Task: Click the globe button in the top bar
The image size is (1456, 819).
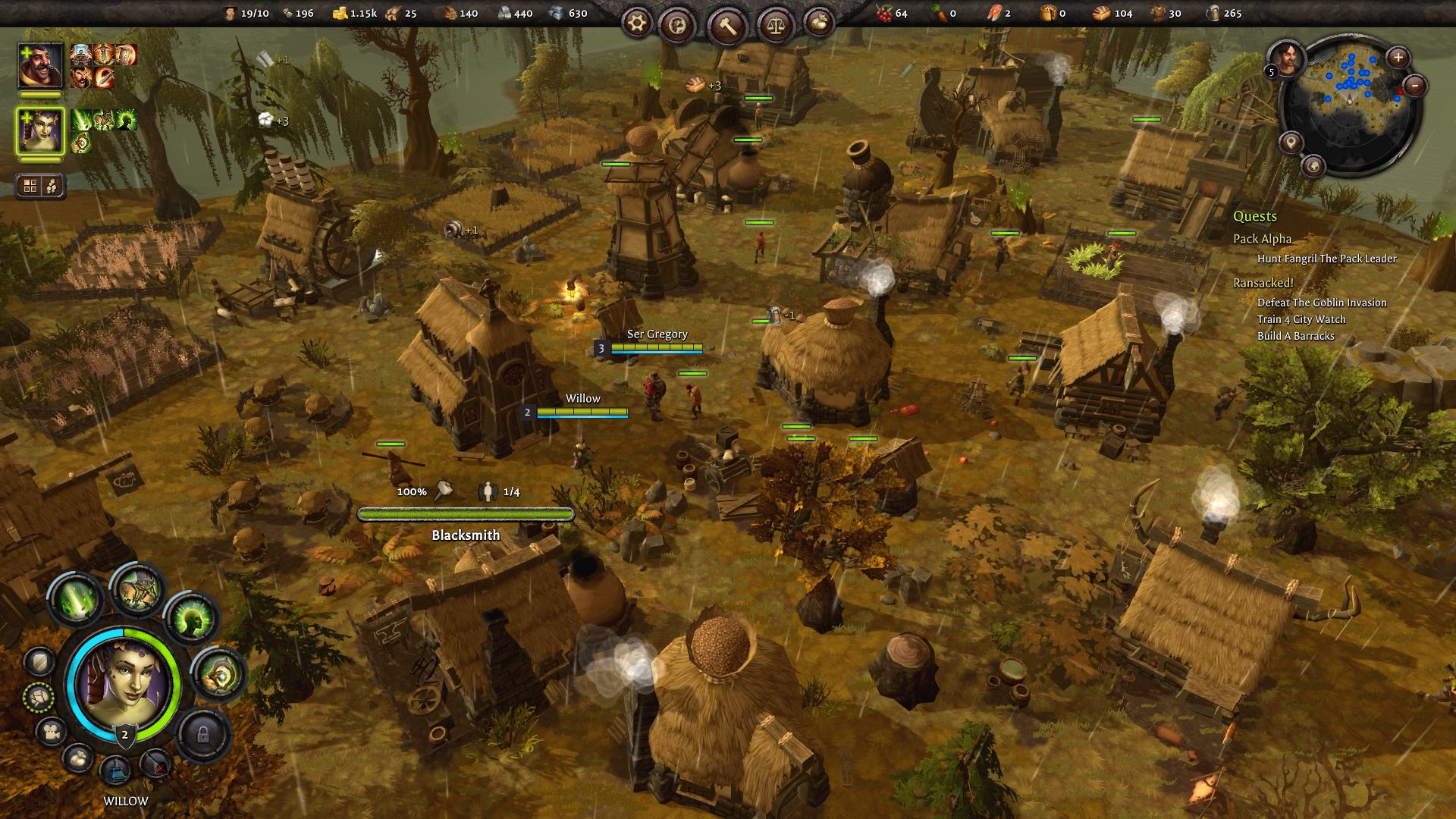Action: [676, 27]
